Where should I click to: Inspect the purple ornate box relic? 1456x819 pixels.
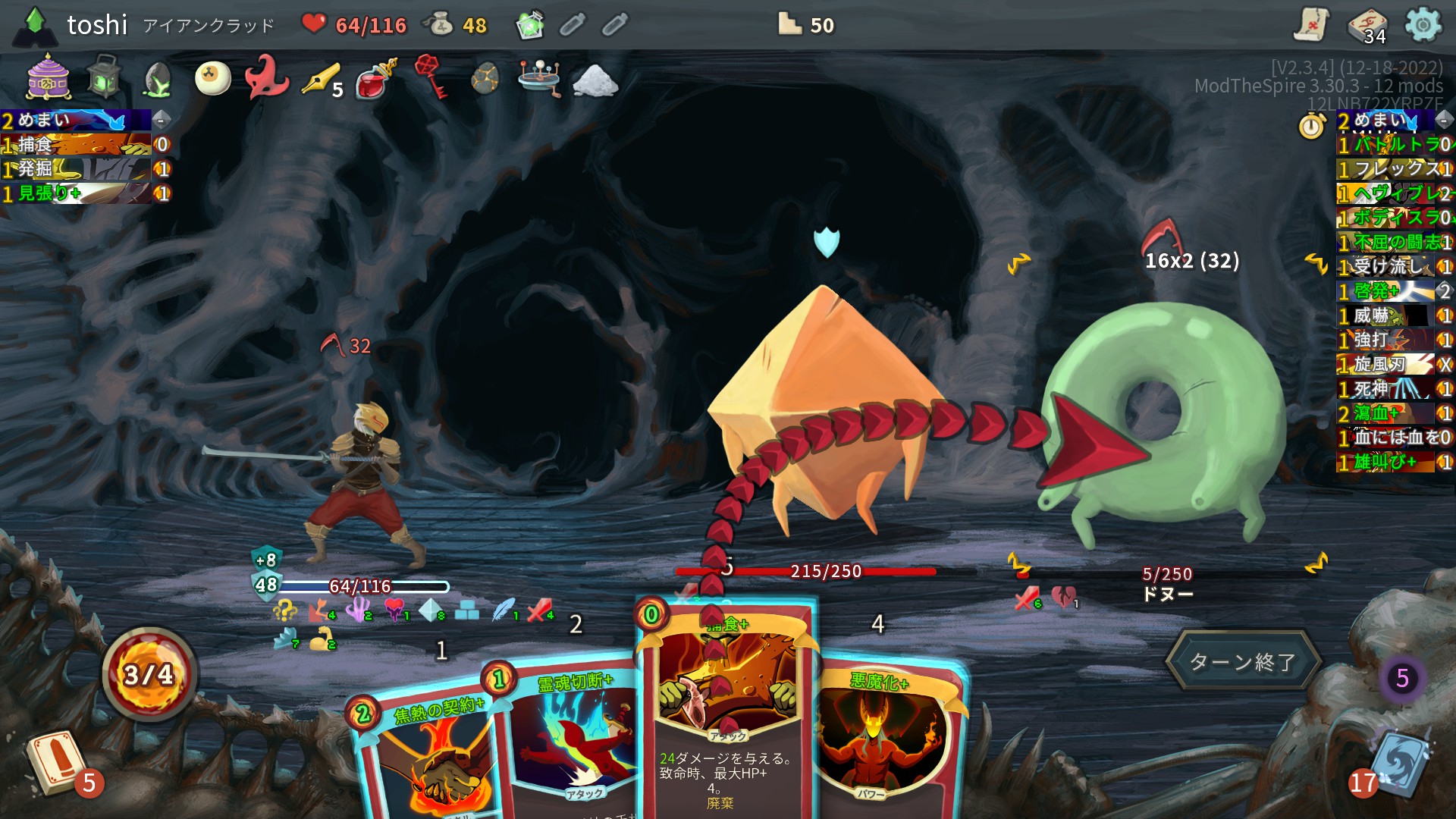[49, 77]
